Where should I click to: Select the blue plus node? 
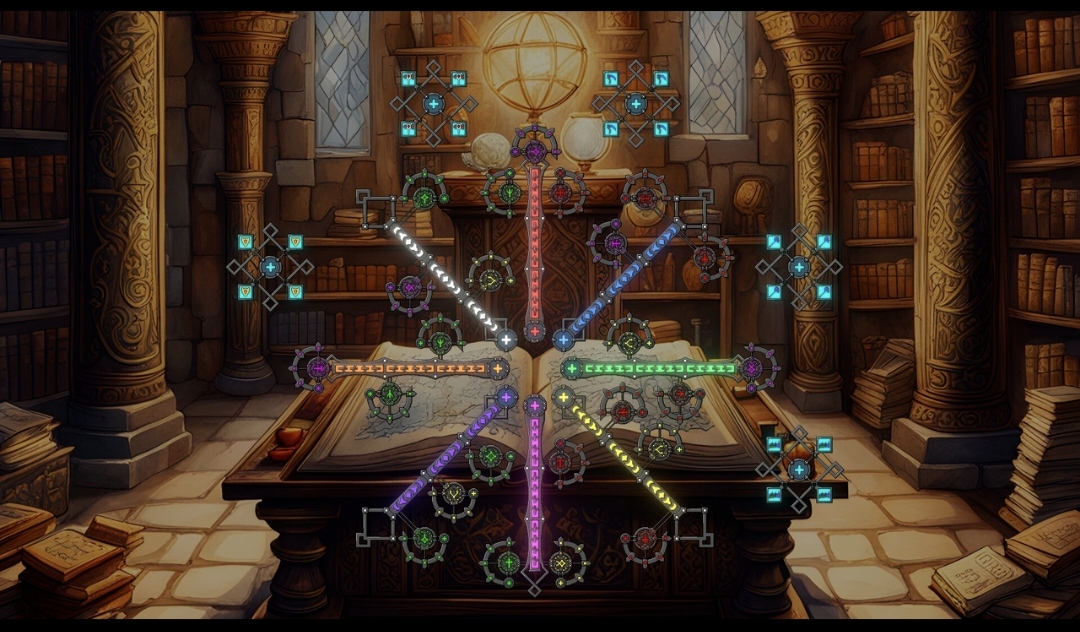563,340
